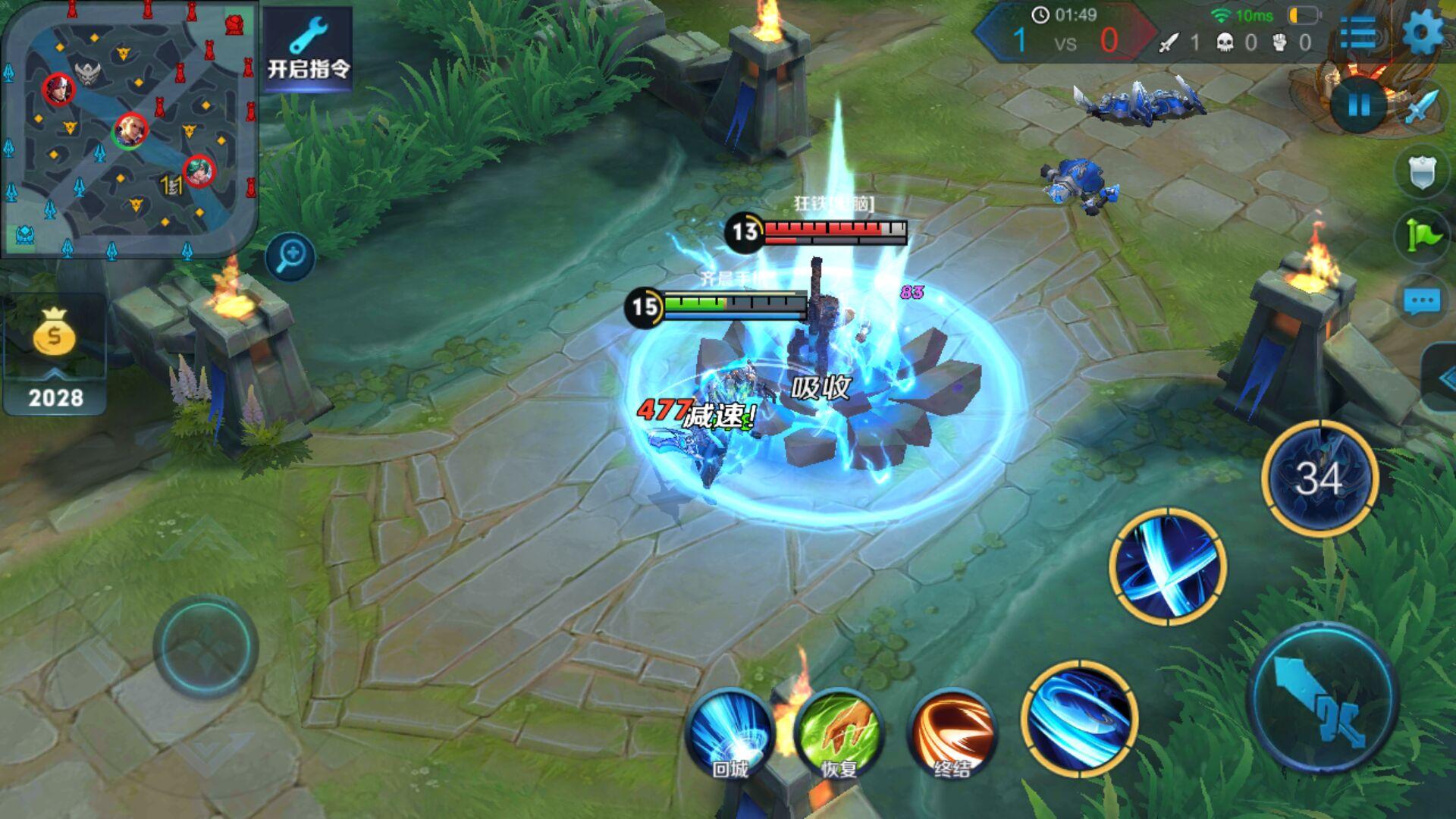Pause the match
This screenshot has height=819, width=1456.
1358,105
